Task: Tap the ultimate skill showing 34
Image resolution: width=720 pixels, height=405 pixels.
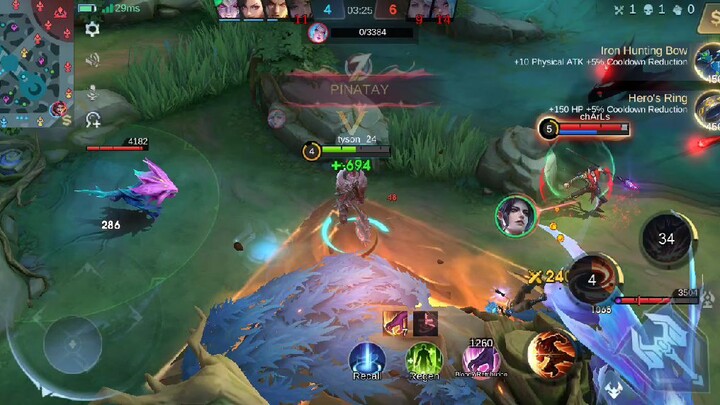Action: pyautogui.click(x=665, y=238)
